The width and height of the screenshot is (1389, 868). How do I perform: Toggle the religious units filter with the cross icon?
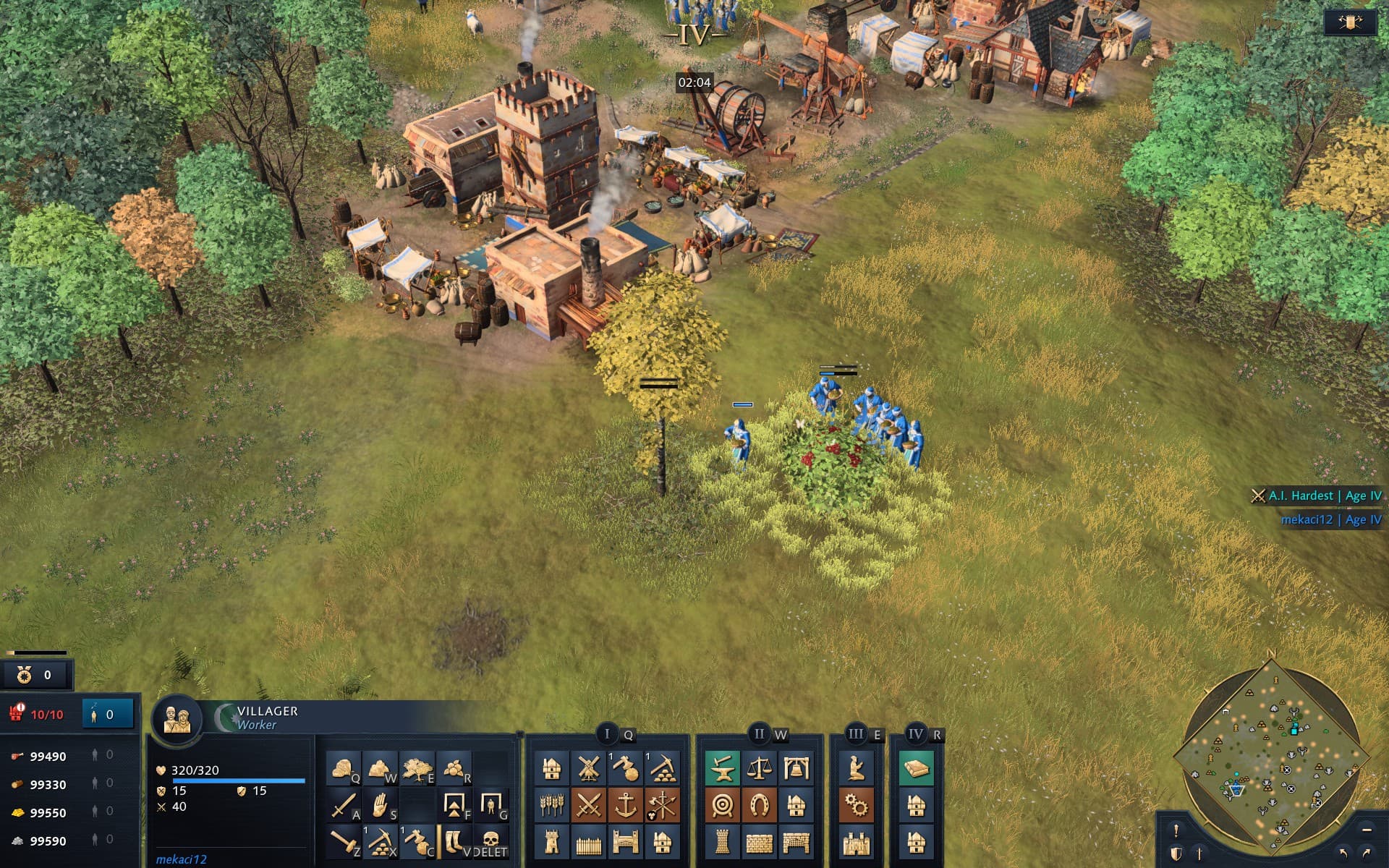pyautogui.click(x=1199, y=854)
